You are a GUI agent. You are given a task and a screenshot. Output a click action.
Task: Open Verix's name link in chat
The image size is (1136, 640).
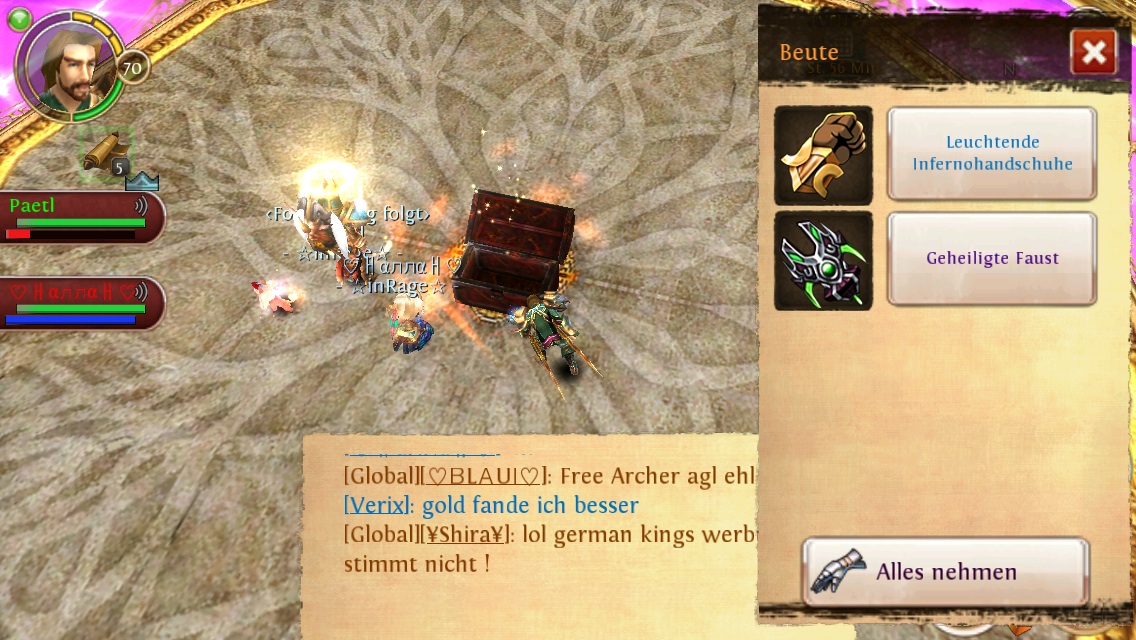375,505
